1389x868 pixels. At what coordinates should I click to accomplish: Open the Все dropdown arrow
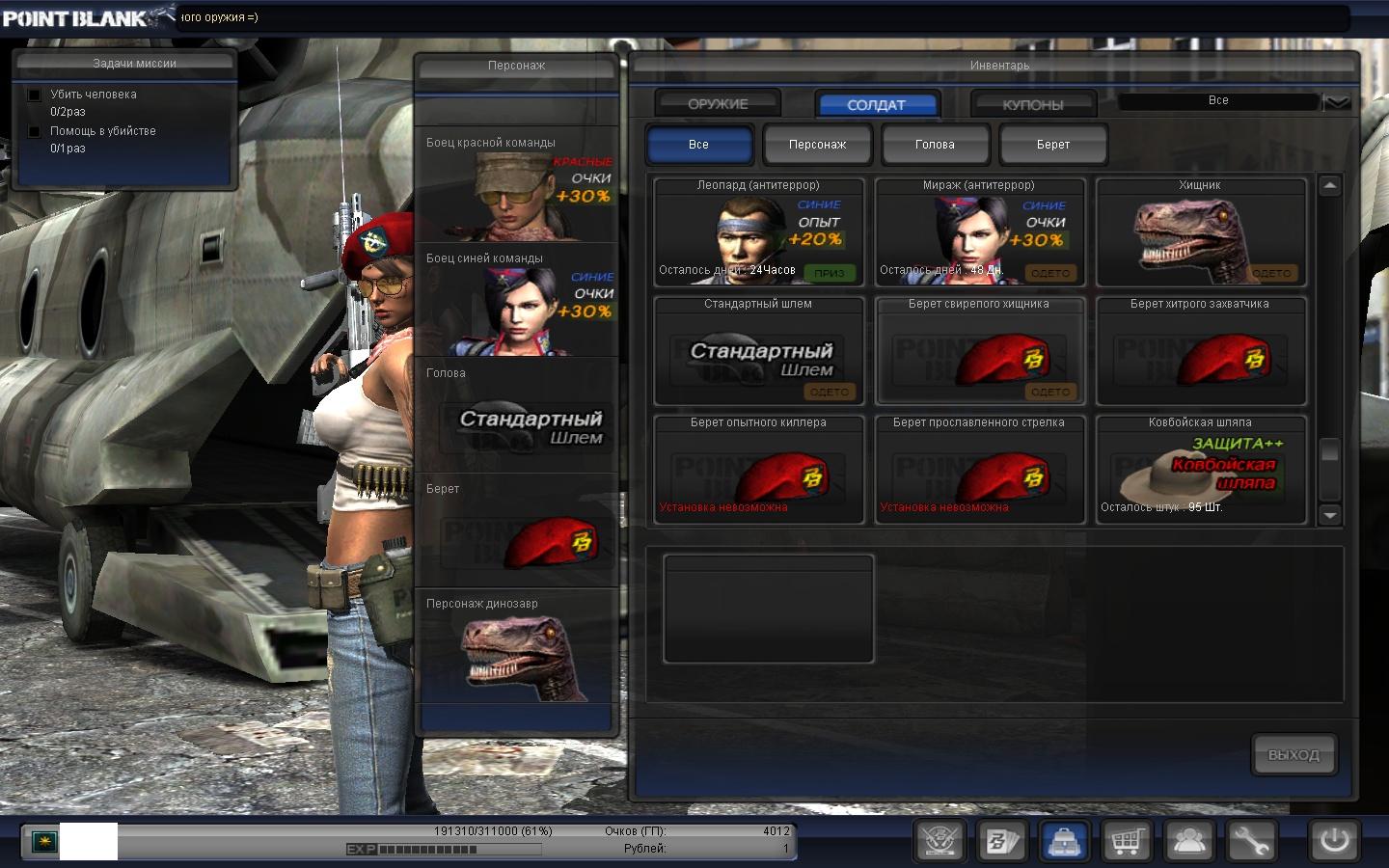pyautogui.click(x=1337, y=101)
